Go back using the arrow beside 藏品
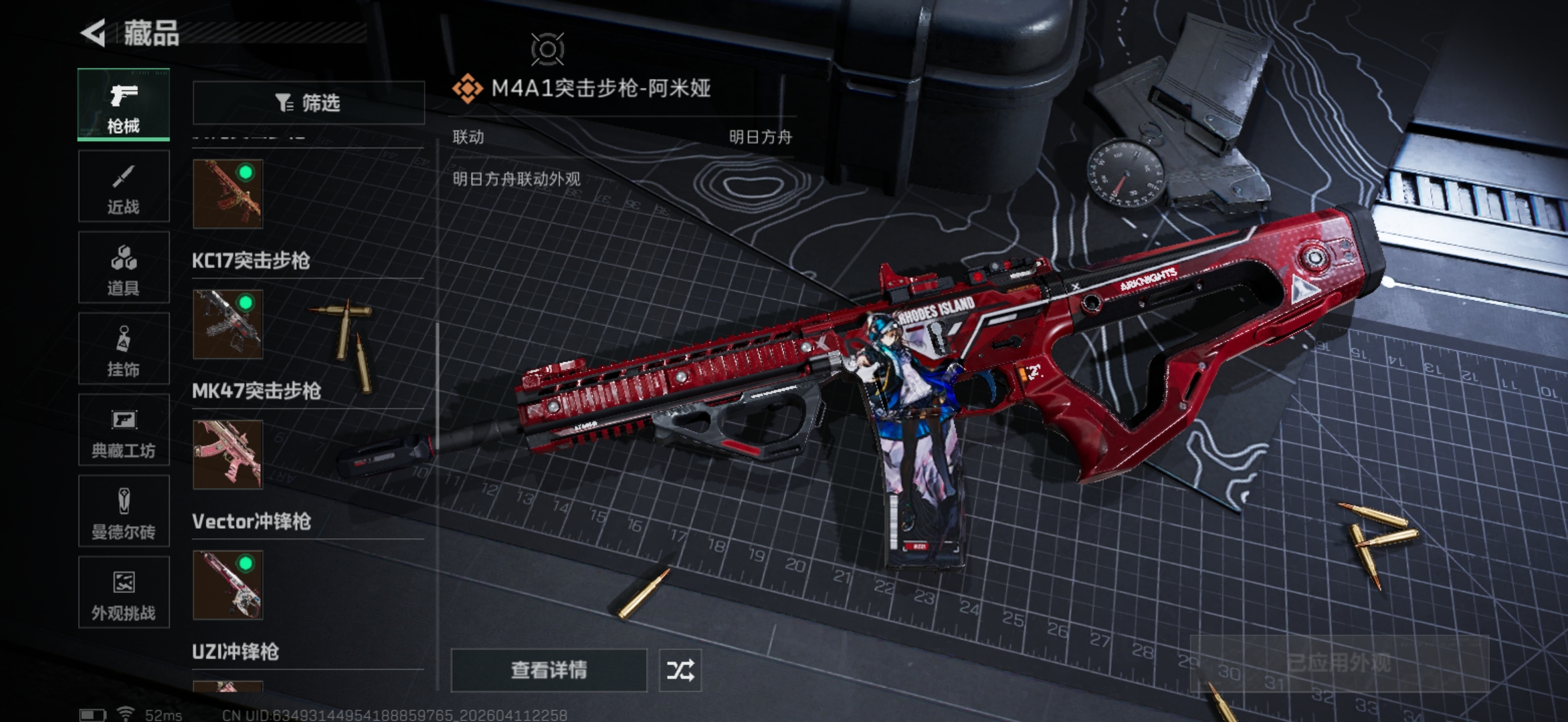The height and width of the screenshot is (722, 1568). point(94,33)
